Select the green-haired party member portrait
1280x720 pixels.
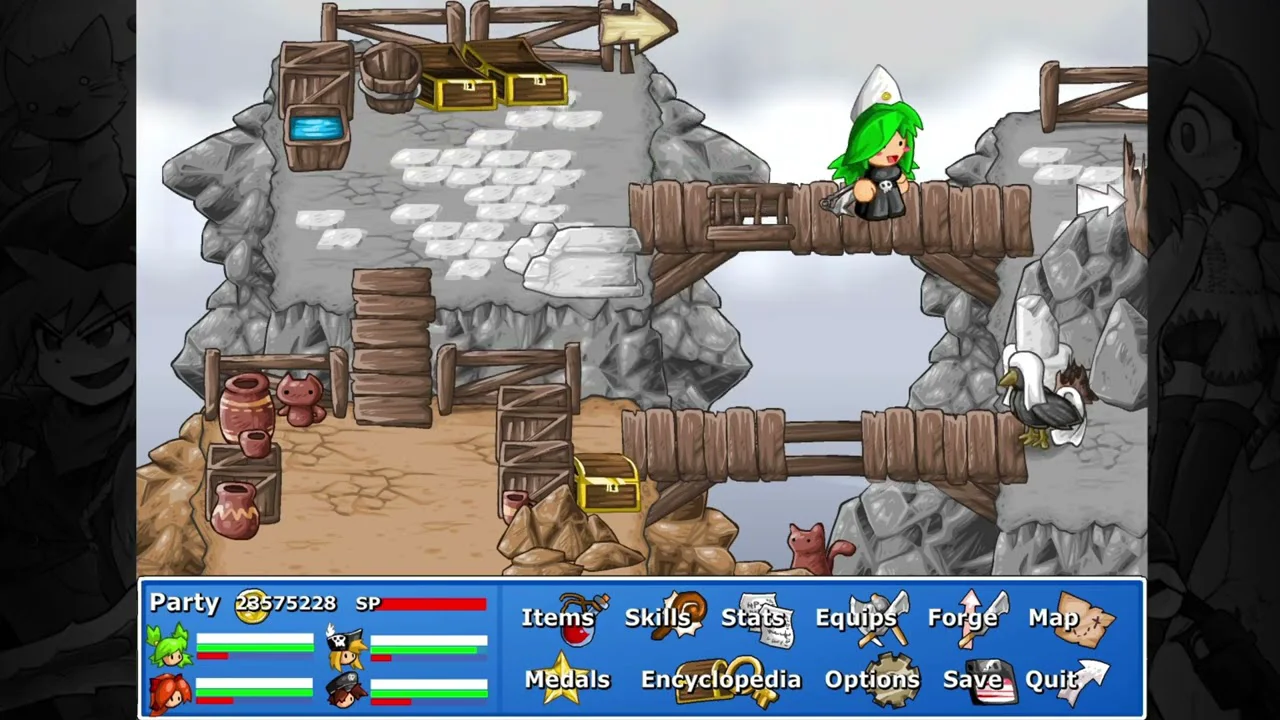170,645
